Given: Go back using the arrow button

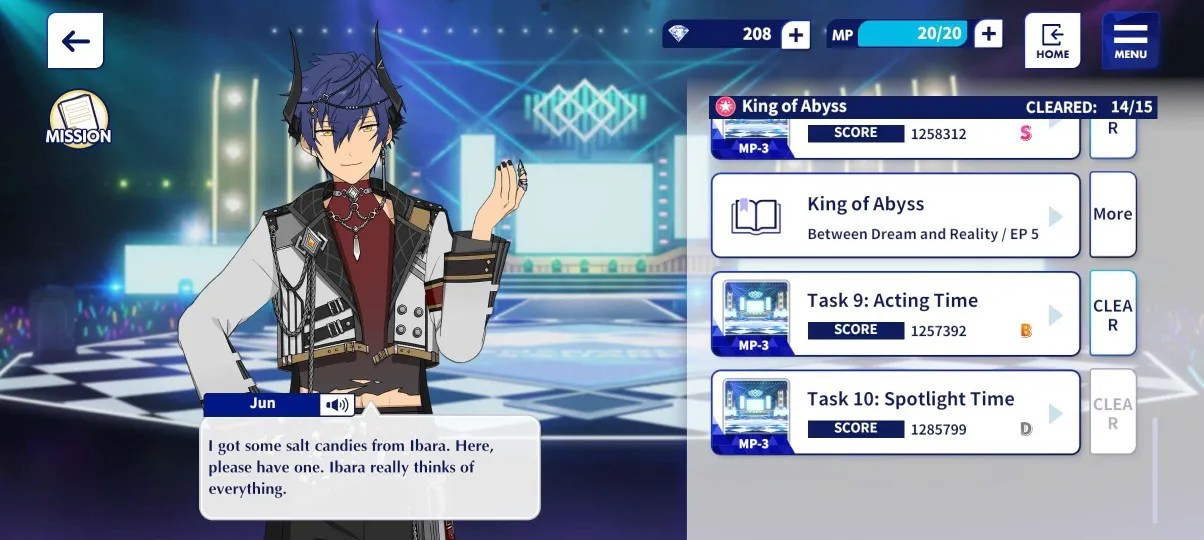Looking at the screenshot, I should click(x=75, y=41).
